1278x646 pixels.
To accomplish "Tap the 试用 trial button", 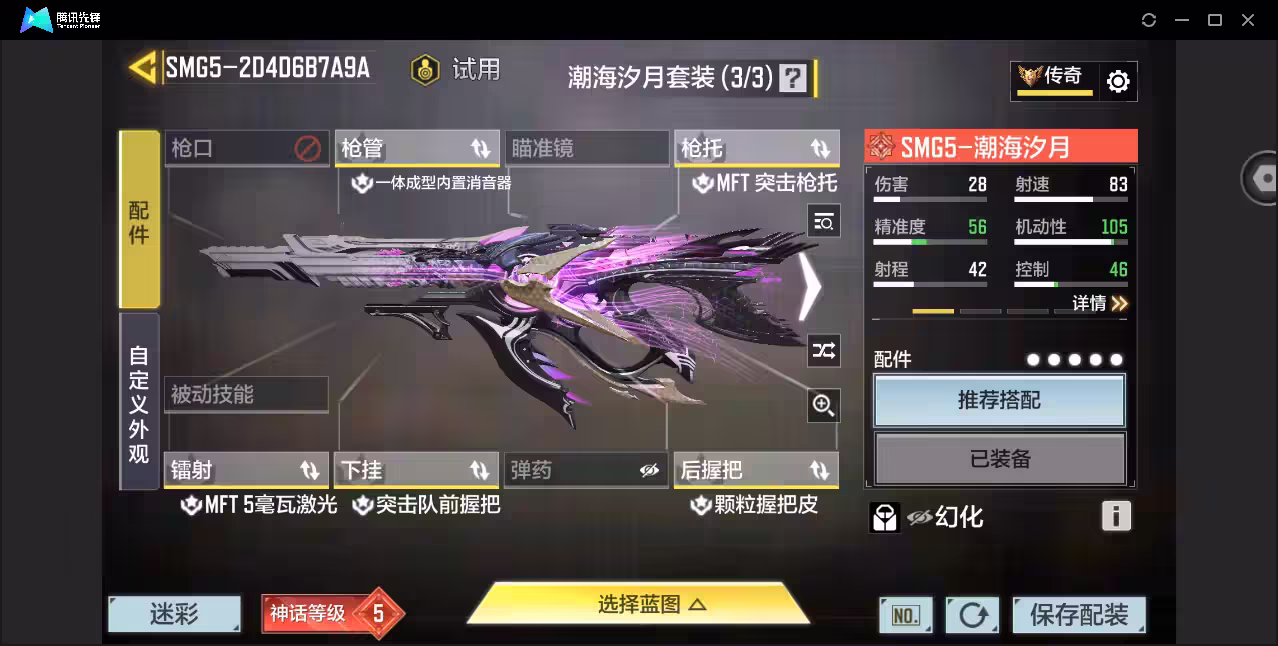I will (457, 70).
